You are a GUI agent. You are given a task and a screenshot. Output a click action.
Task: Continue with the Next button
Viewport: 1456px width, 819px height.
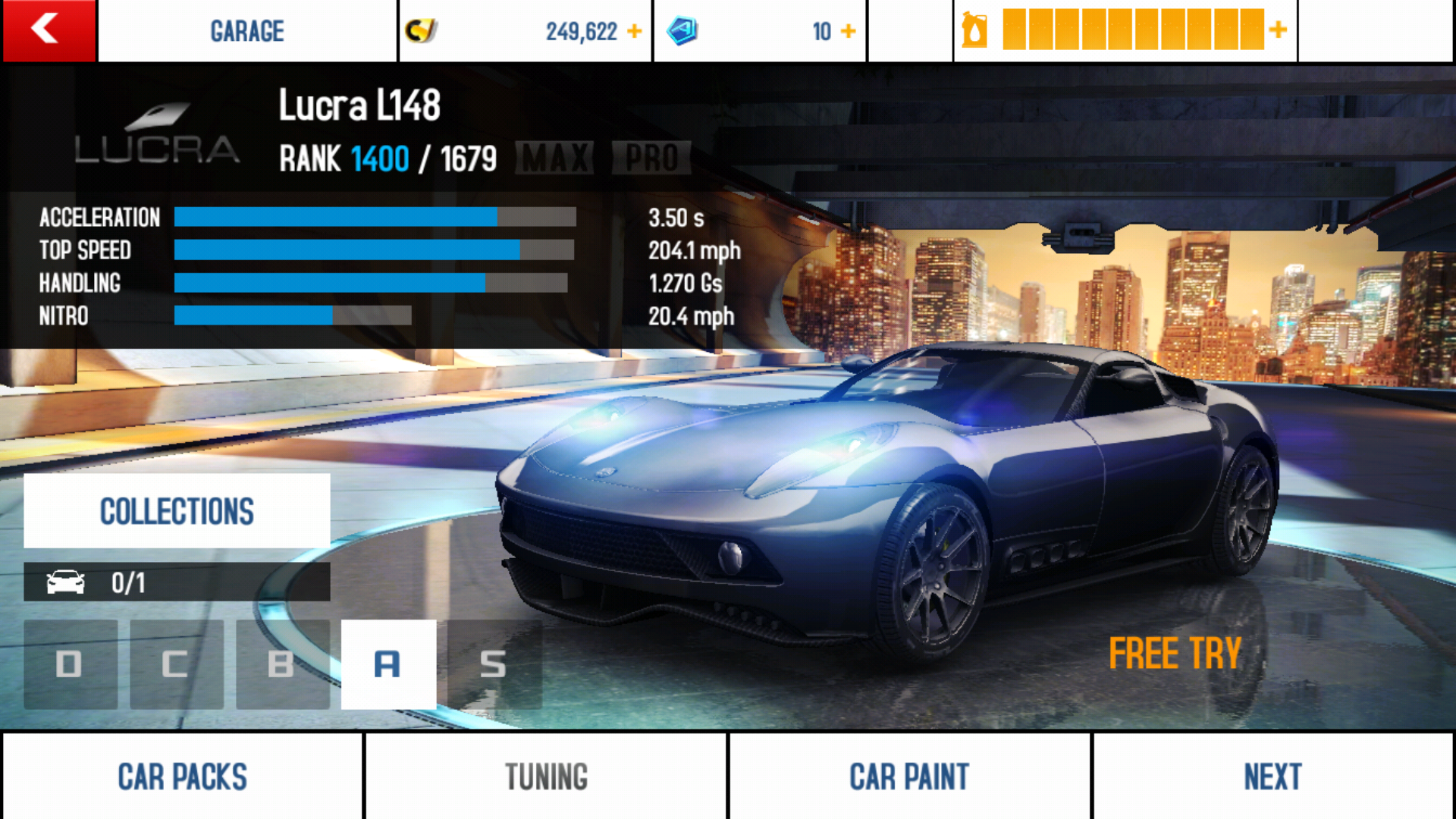[1272, 777]
